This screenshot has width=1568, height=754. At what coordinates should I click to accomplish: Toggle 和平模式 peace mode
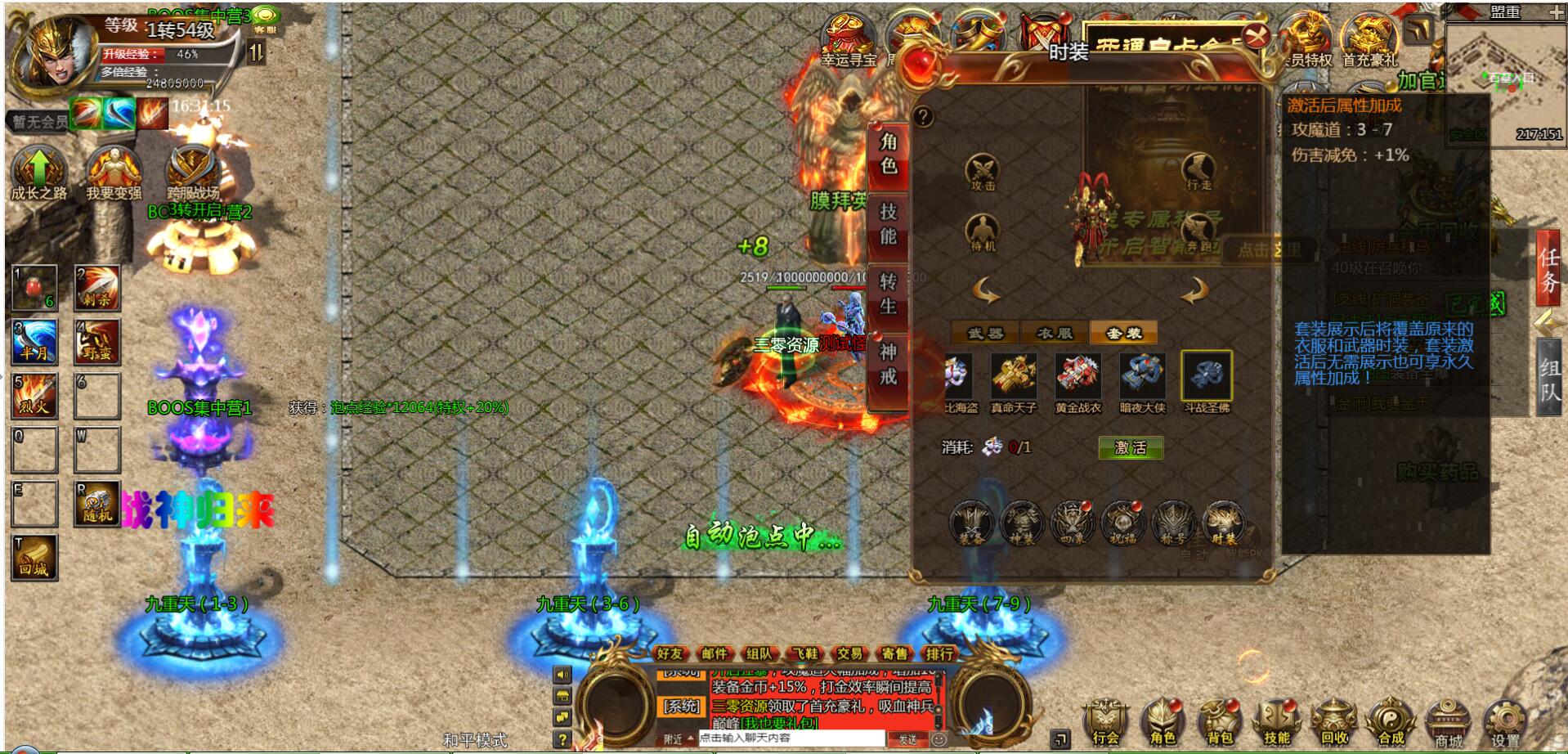click(474, 740)
